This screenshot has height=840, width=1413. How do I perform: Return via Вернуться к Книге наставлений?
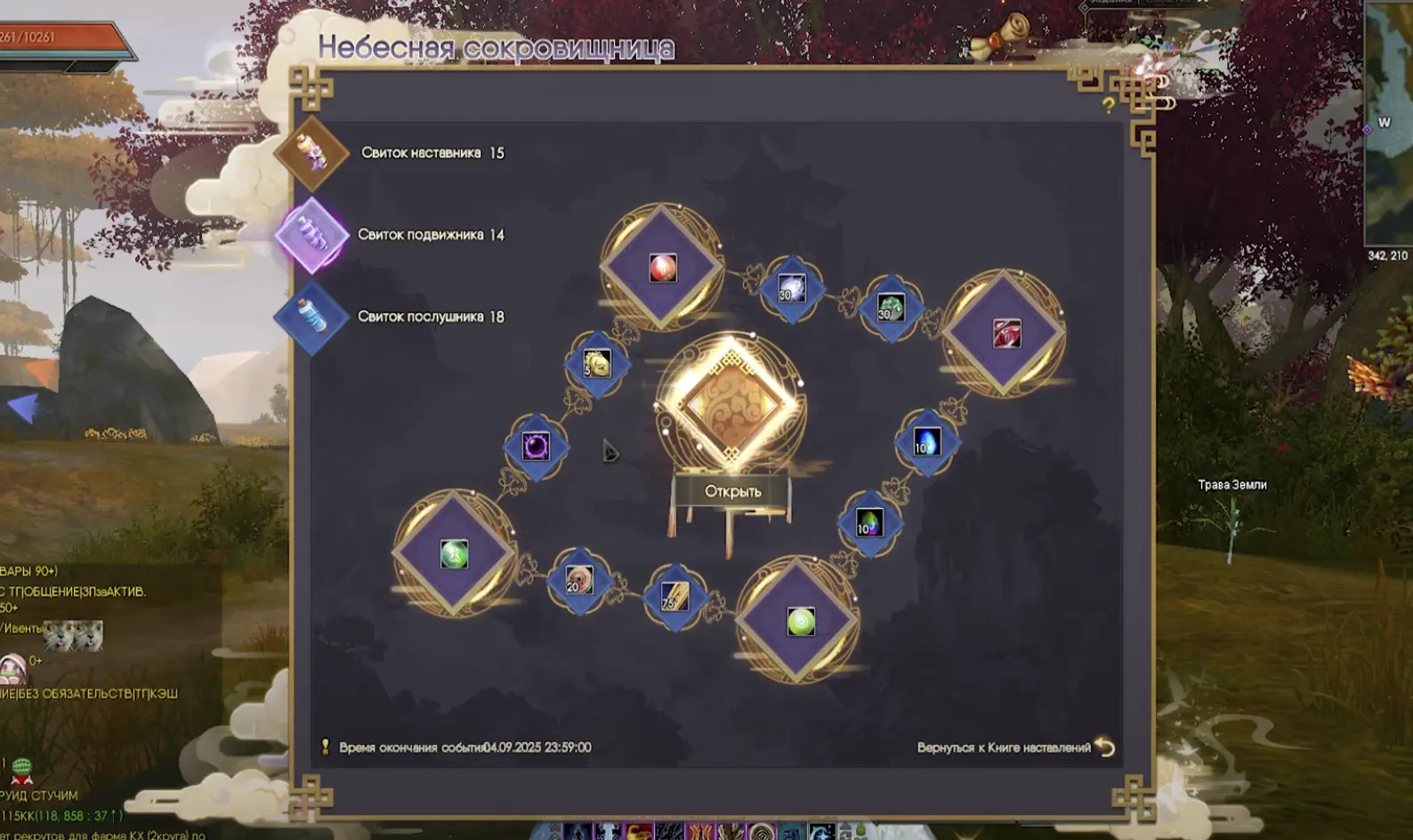tap(1014, 747)
